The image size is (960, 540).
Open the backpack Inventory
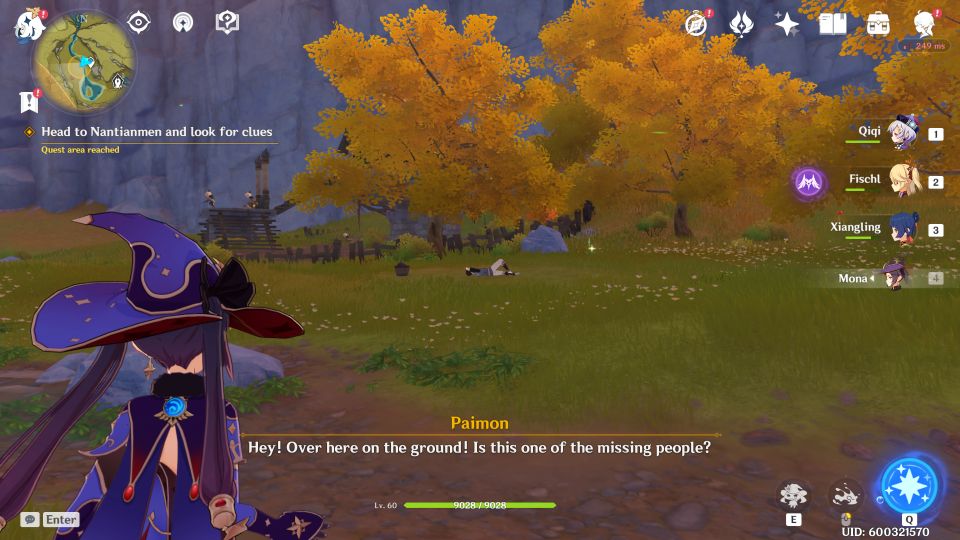pyautogui.click(x=878, y=24)
